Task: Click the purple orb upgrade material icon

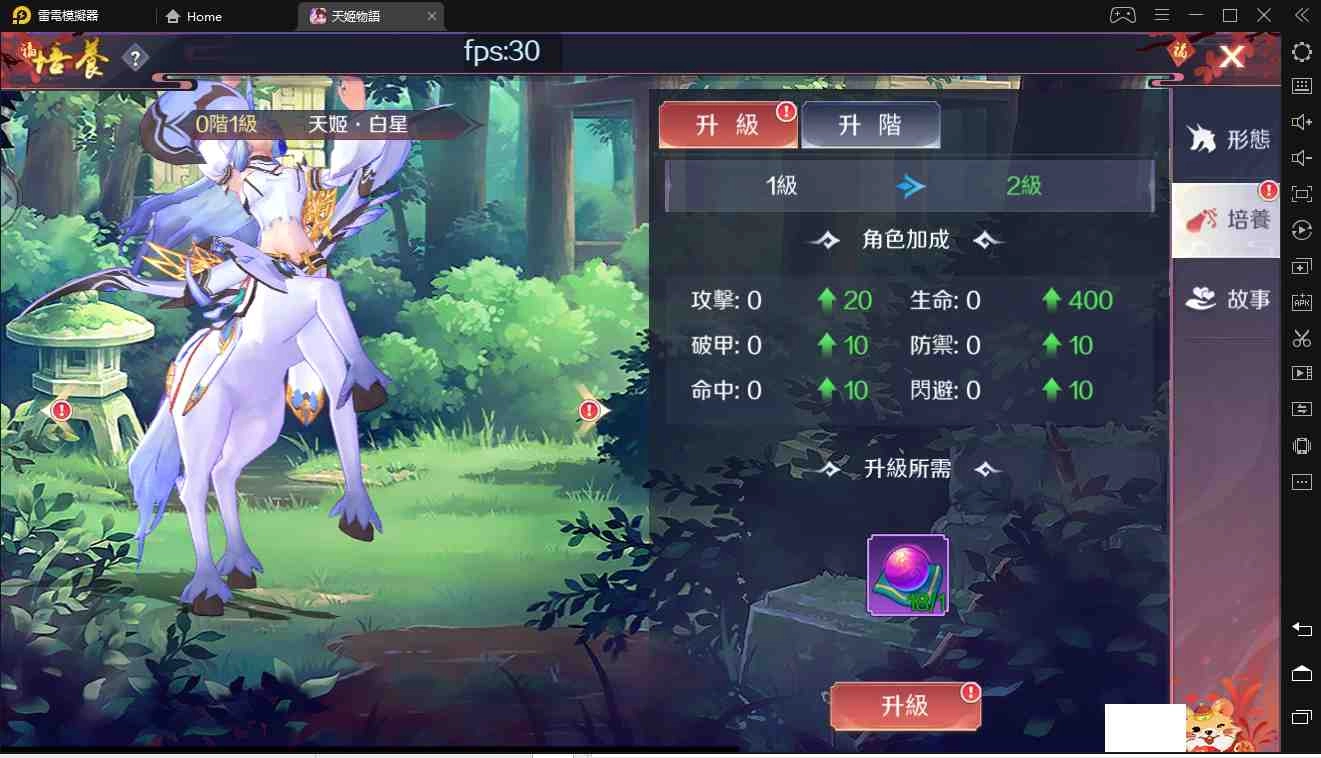Action: (905, 574)
